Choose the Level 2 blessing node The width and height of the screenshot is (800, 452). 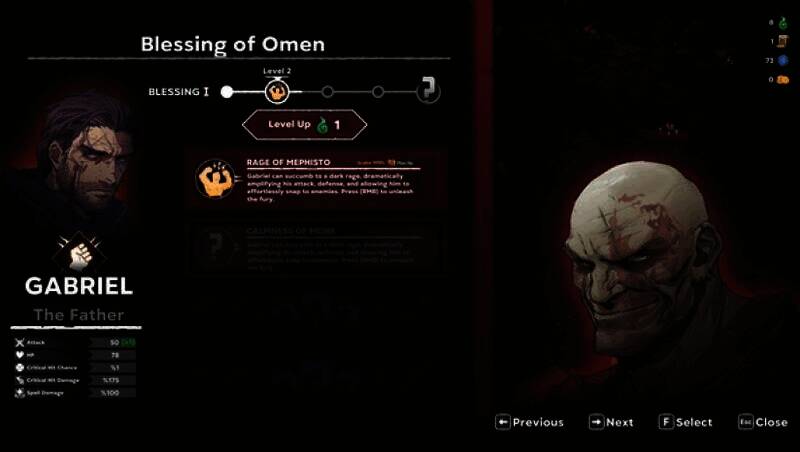277,92
